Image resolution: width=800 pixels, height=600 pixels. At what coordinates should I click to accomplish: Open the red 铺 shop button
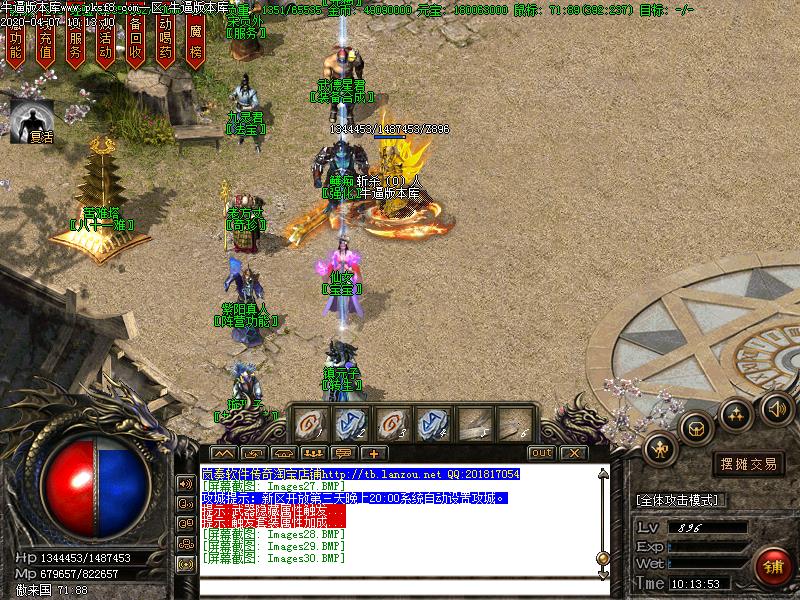[772, 565]
